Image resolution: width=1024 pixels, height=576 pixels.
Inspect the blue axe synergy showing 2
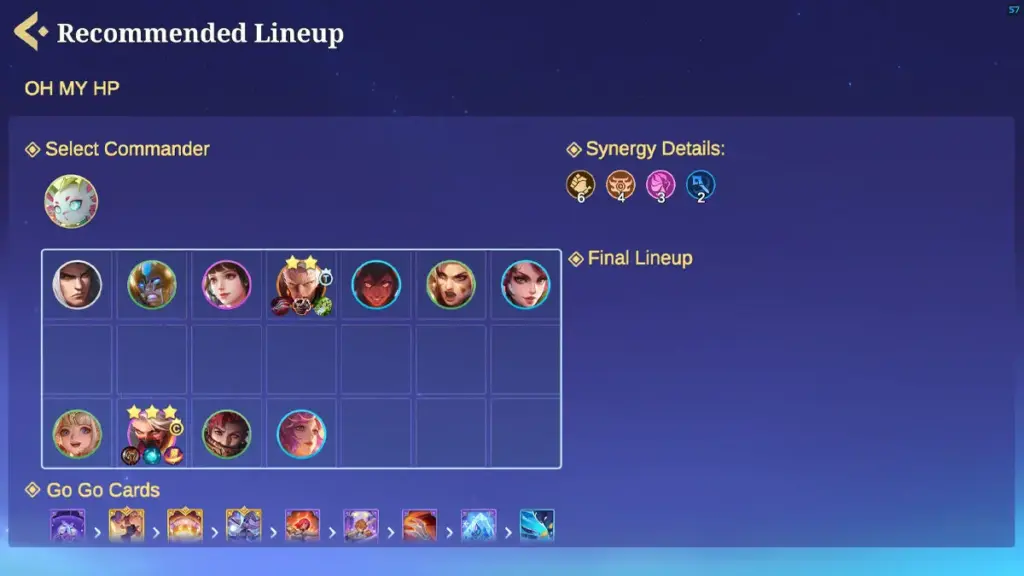(x=701, y=185)
